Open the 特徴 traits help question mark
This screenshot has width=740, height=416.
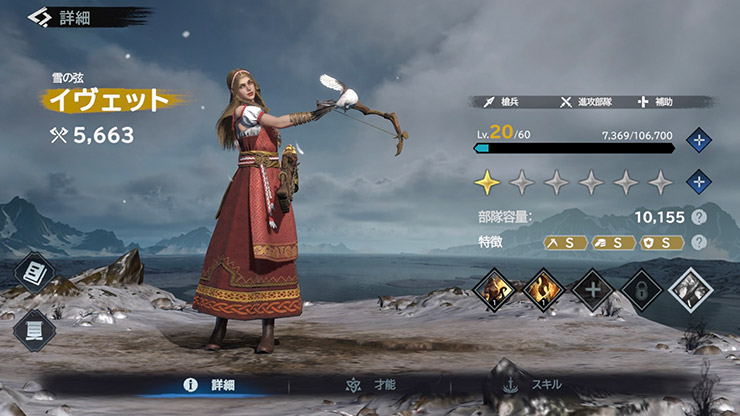pos(699,242)
